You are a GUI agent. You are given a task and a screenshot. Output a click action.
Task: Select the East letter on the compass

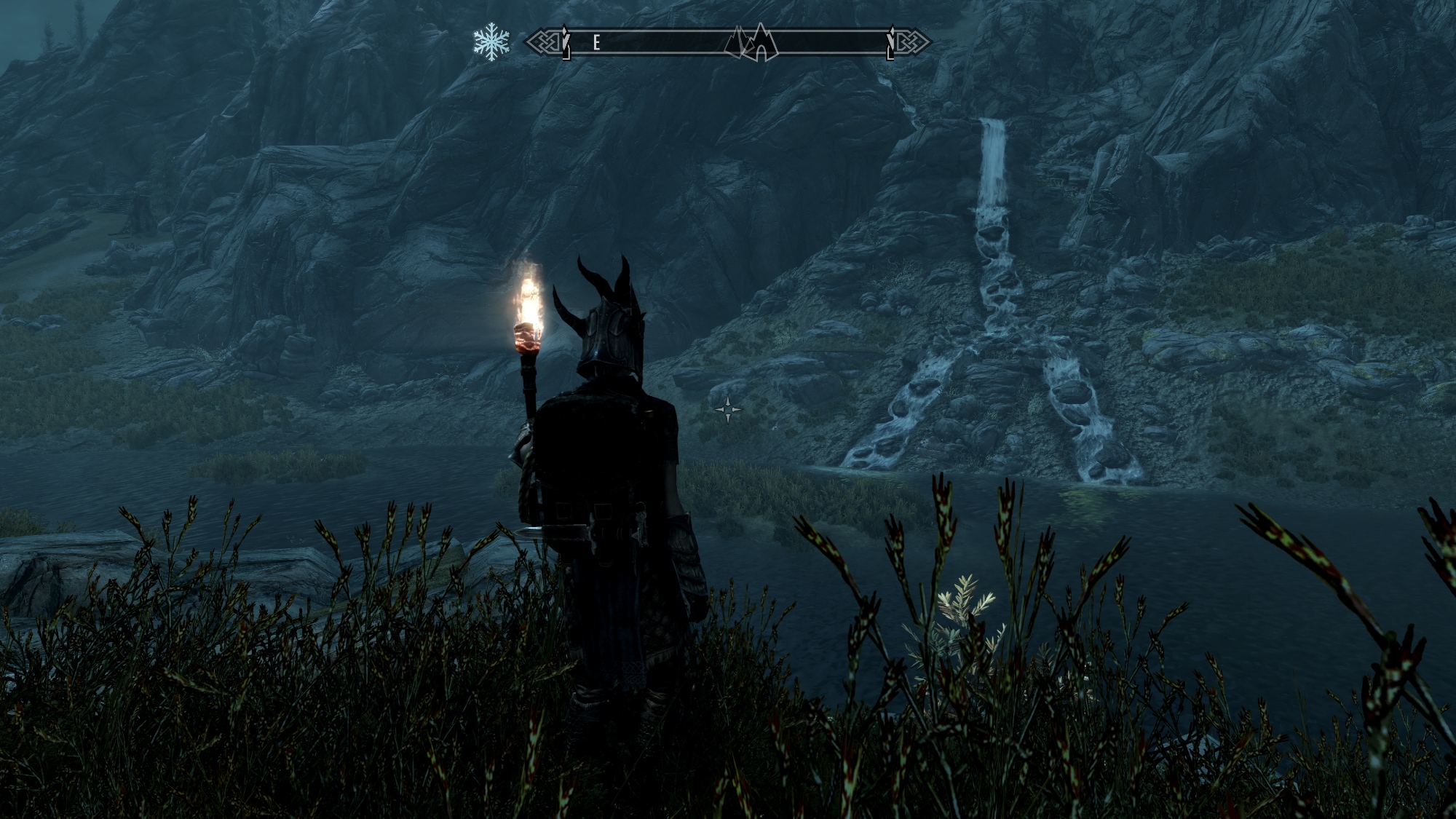pyautogui.click(x=596, y=43)
